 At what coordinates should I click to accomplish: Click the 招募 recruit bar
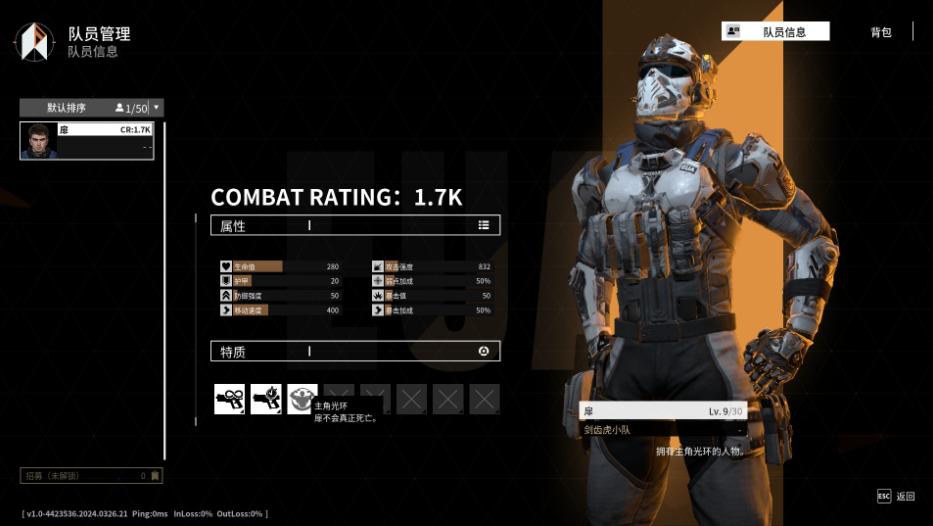90,476
